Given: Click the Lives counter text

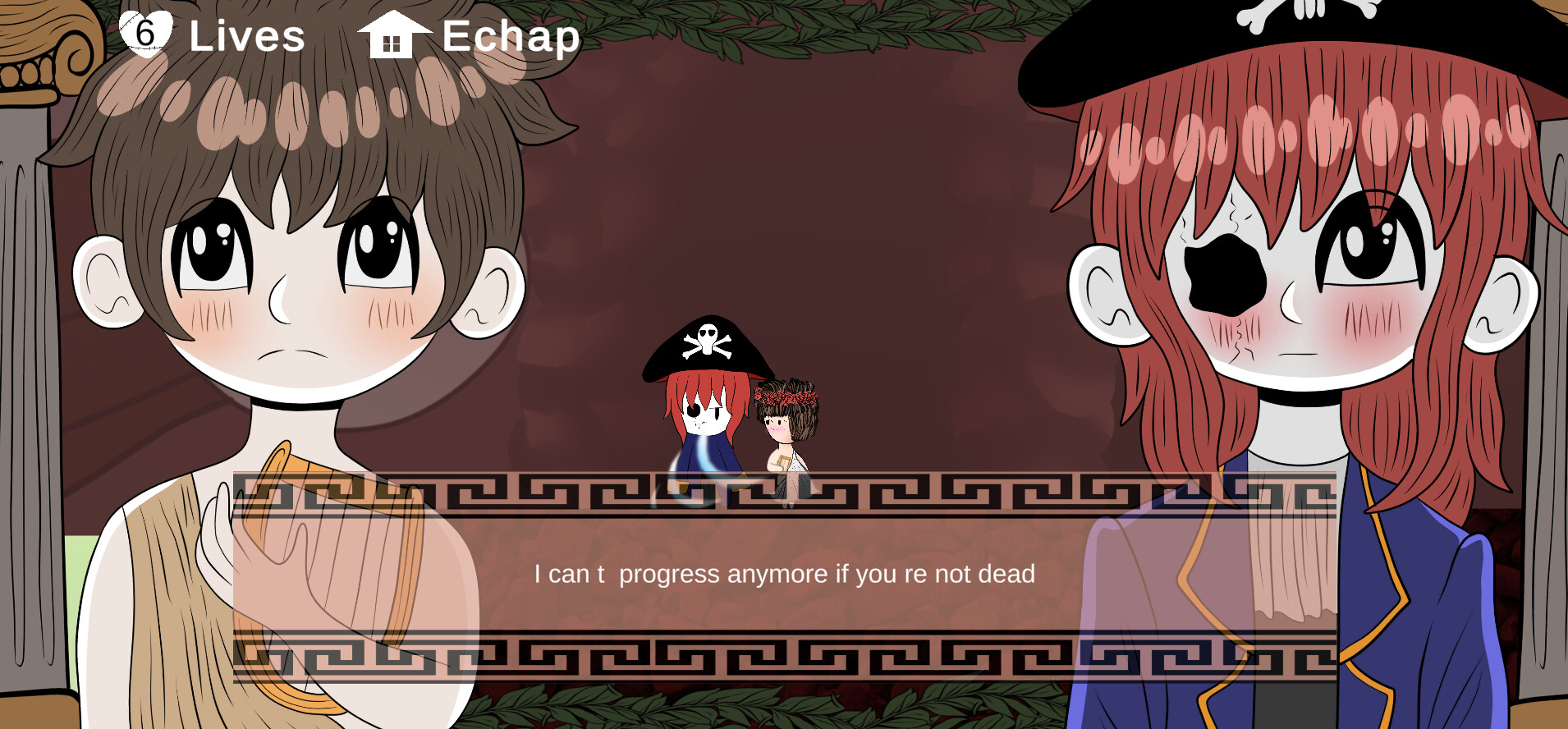Looking at the screenshot, I should (x=246, y=36).
